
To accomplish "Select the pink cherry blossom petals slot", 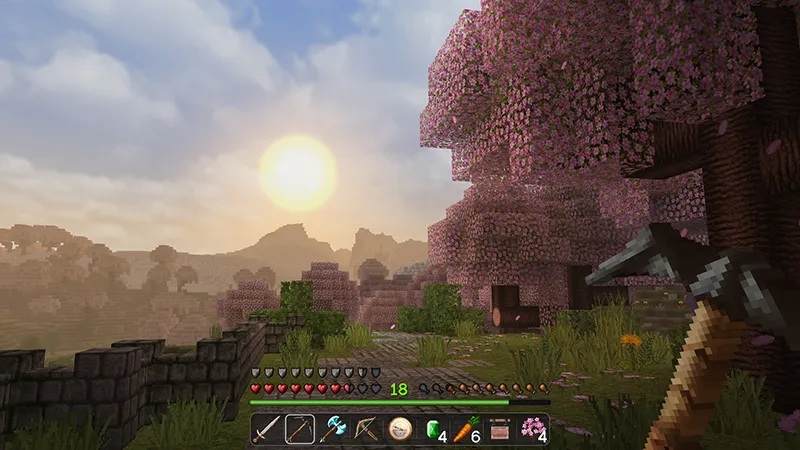I will (x=532, y=429).
